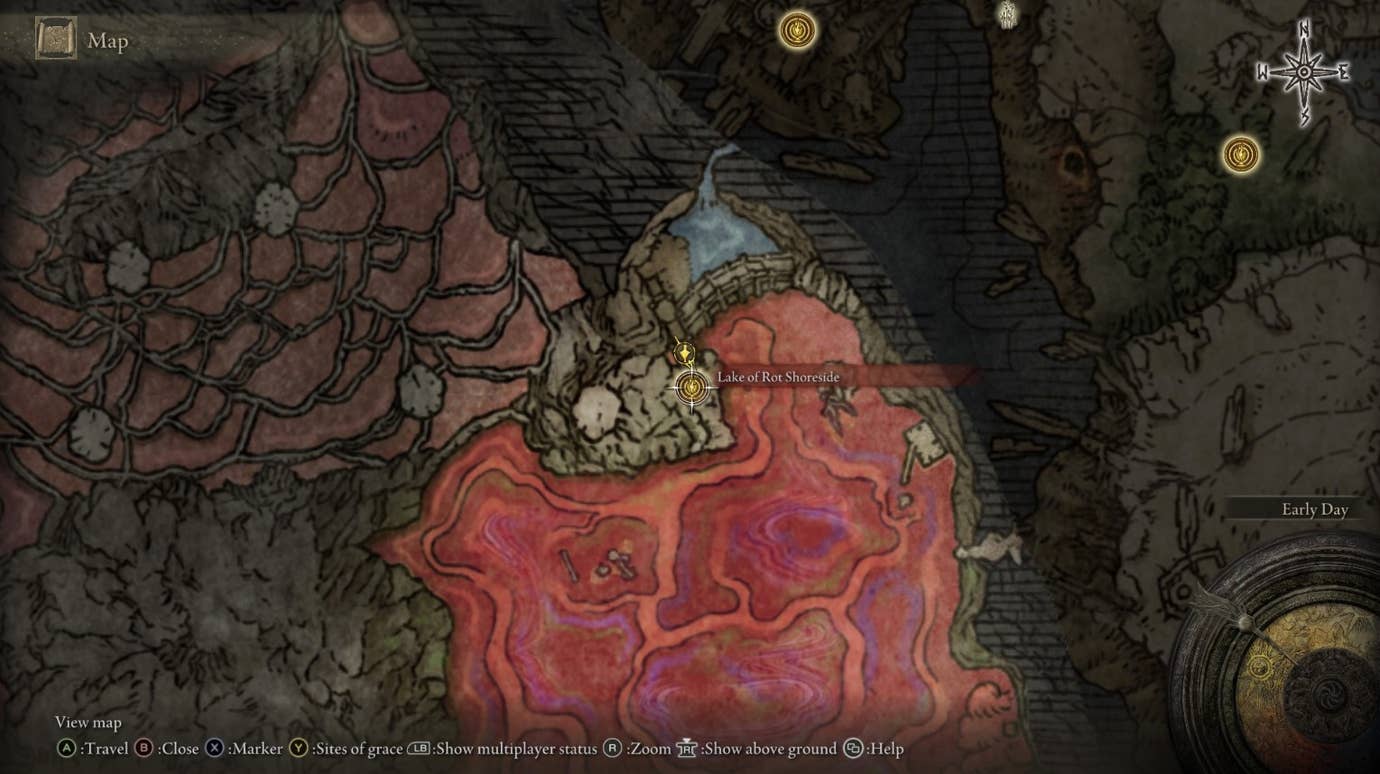Click the Early Day time indicator
This screenshot has height=774, width=1380.
click(x=1314, y=510)
